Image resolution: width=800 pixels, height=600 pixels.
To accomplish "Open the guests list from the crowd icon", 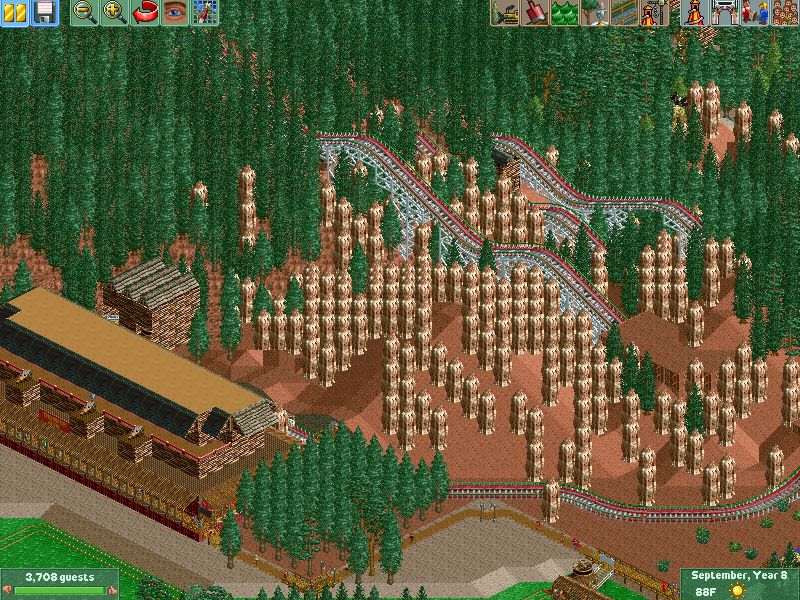I will point(782,12).
